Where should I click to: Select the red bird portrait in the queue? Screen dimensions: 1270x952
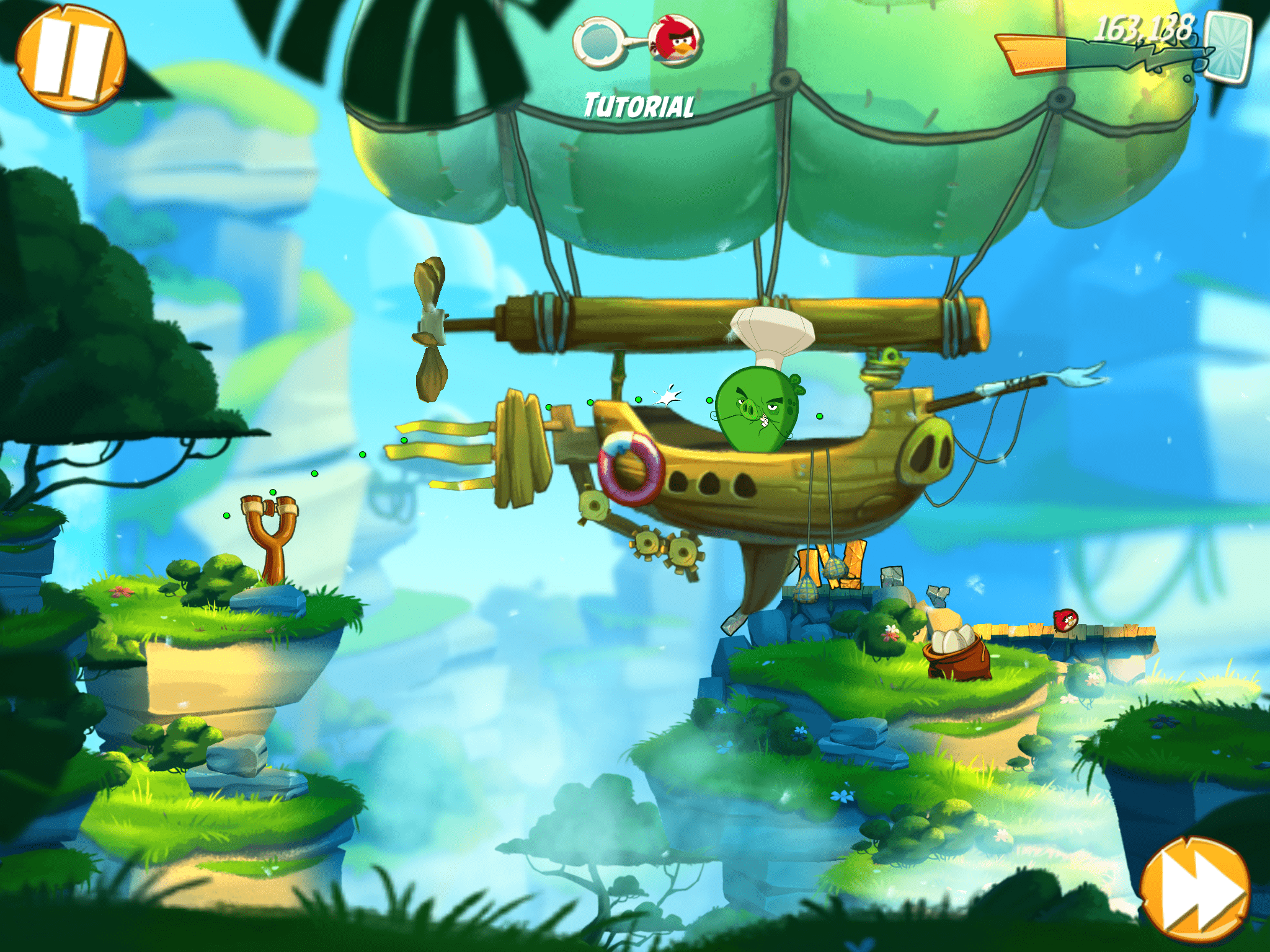(x=676, y=40)
